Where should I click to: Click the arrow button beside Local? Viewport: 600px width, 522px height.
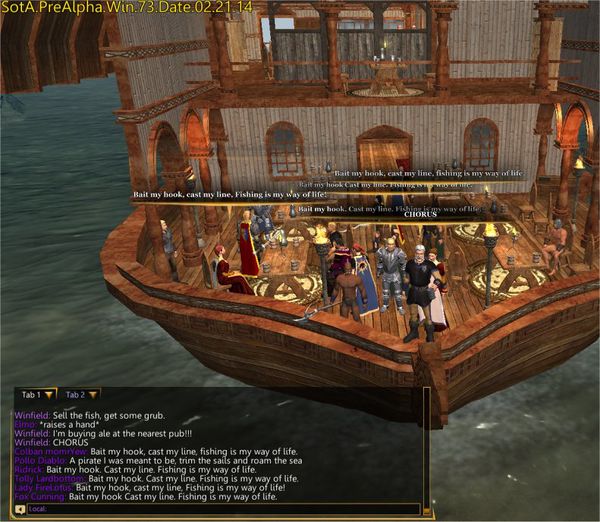click(21, 509)
